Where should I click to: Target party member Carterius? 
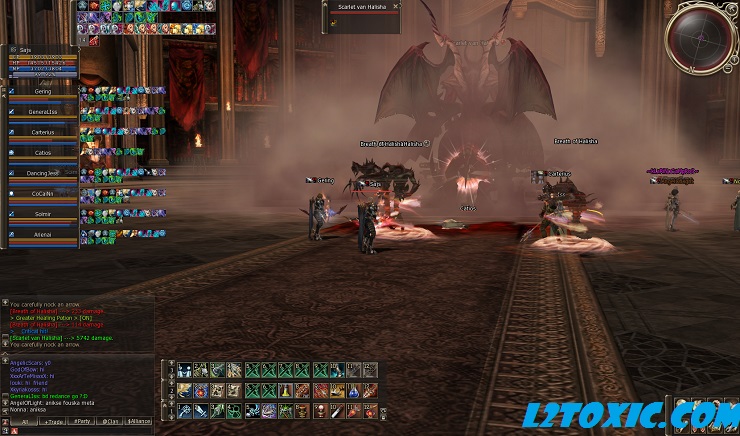[x=42, y=132]
